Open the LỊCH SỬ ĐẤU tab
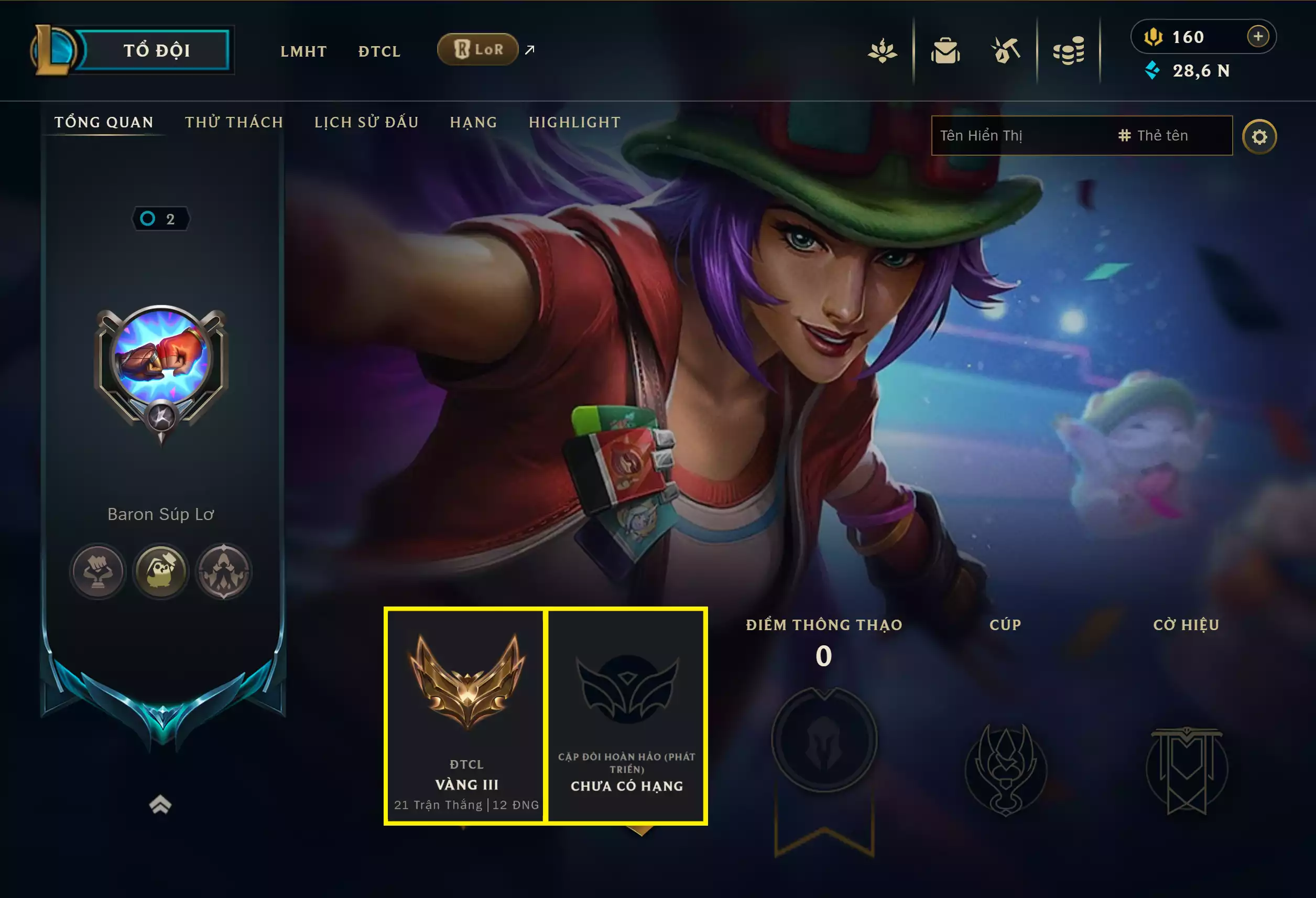The height and width of the screenshot is (898, 1316). [366, 122]
